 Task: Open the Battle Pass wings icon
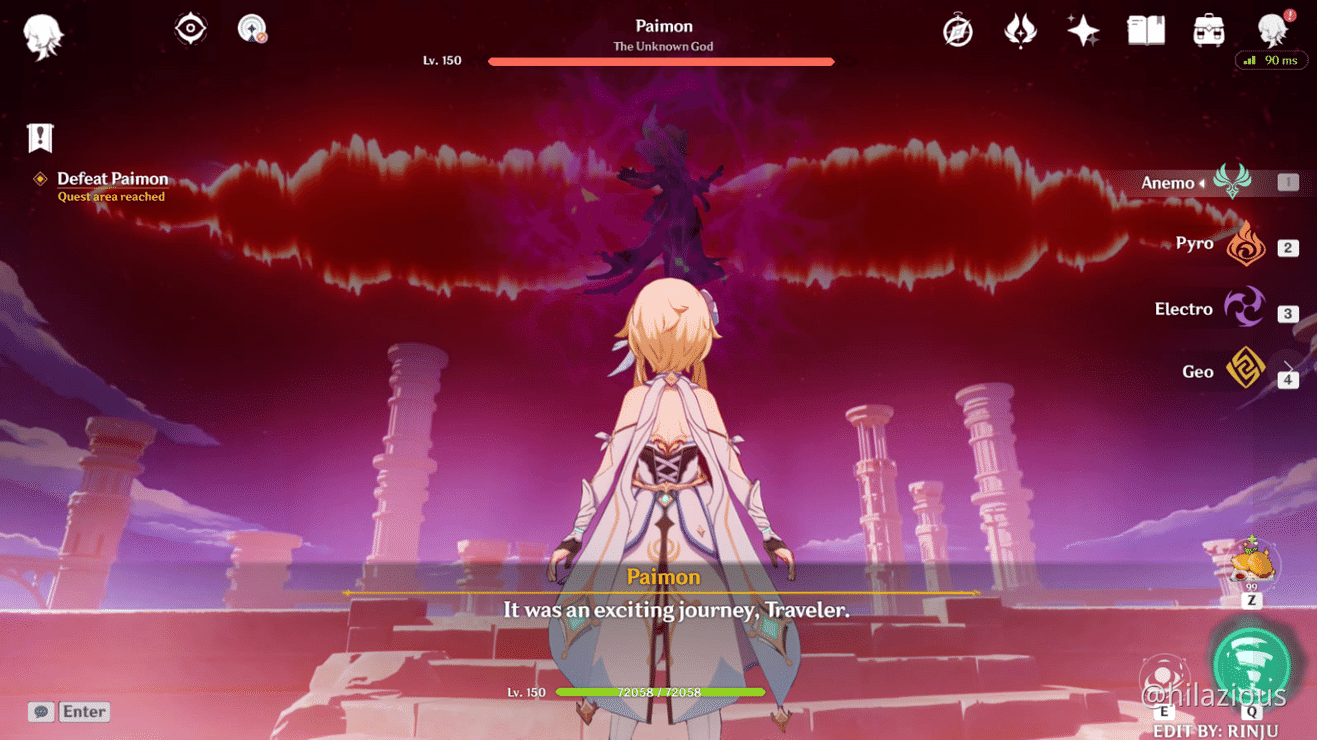click(x=1020, y=30)
